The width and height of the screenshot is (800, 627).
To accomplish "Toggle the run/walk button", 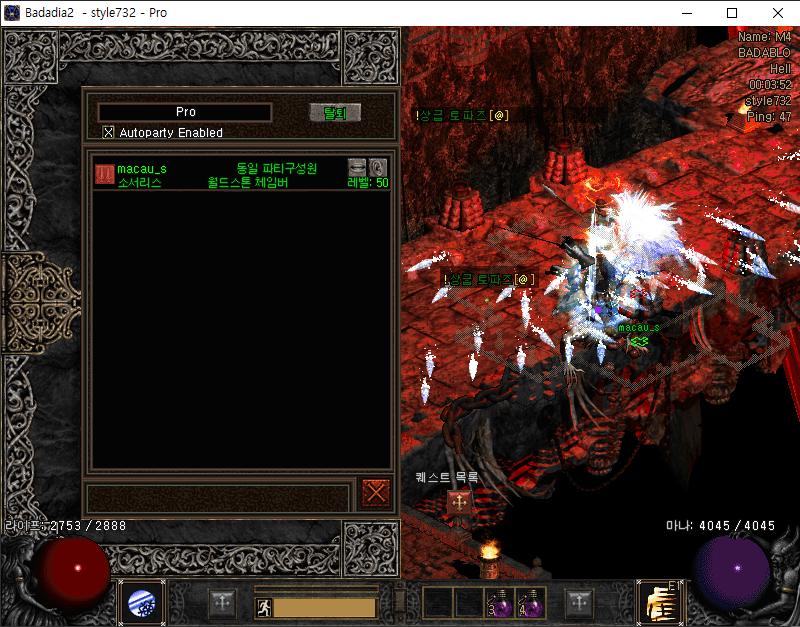I will point(262,606).
